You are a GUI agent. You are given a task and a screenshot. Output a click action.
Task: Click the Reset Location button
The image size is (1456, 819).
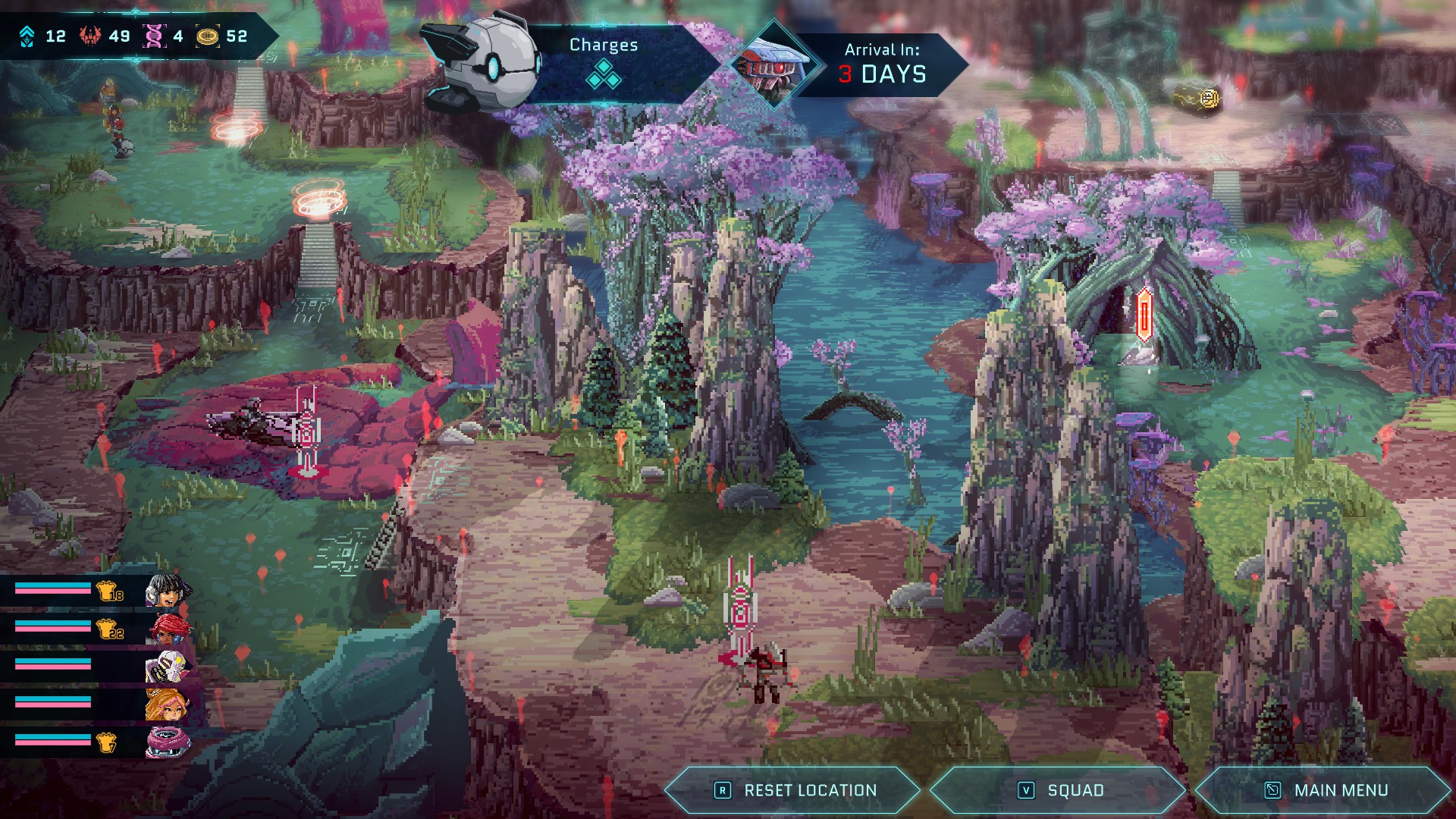[794, 790]
